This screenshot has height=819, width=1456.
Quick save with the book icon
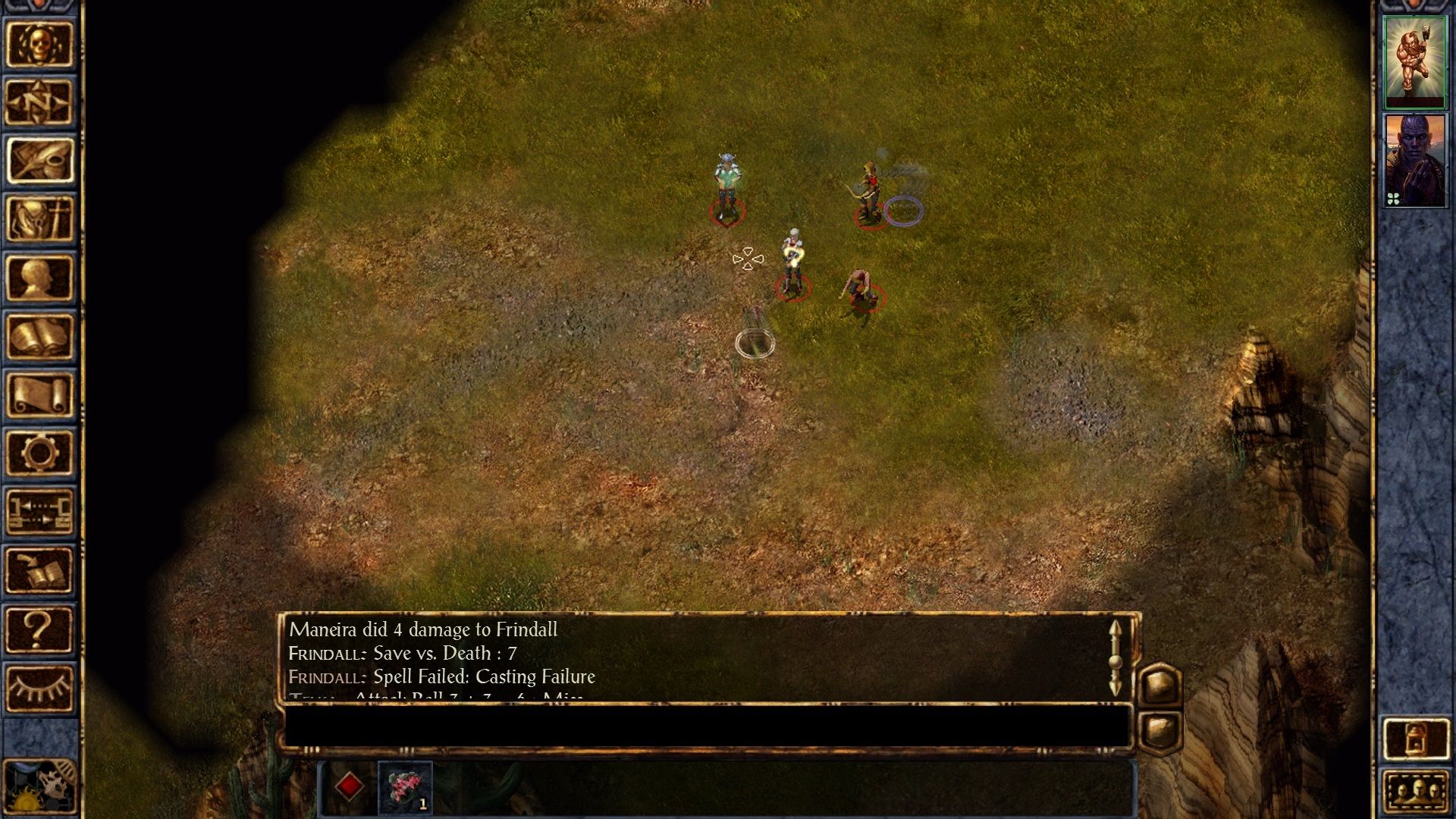point(39,570)
